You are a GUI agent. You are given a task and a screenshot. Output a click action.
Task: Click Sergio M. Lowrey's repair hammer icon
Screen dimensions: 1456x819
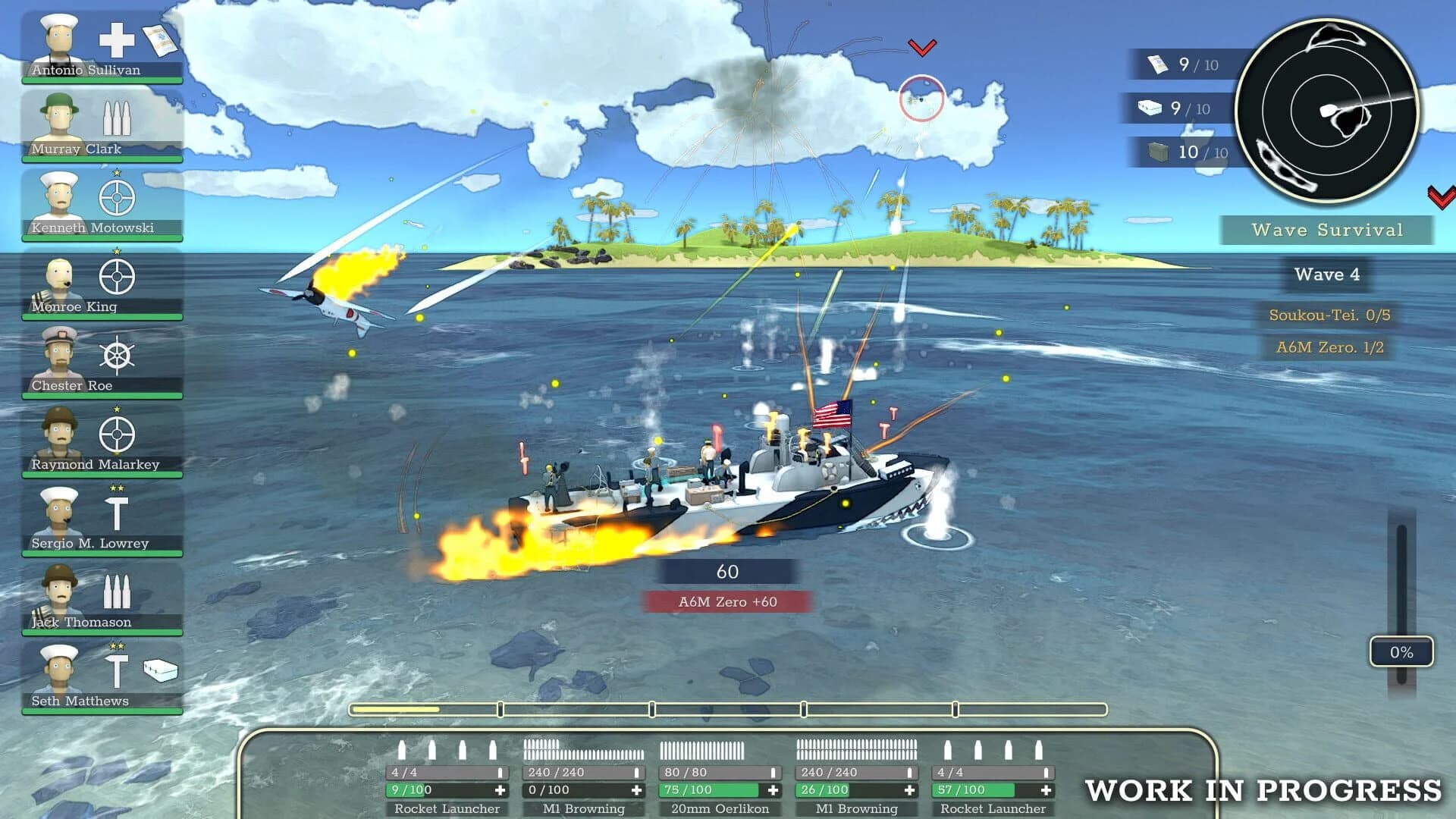click(x=118, y=512)
